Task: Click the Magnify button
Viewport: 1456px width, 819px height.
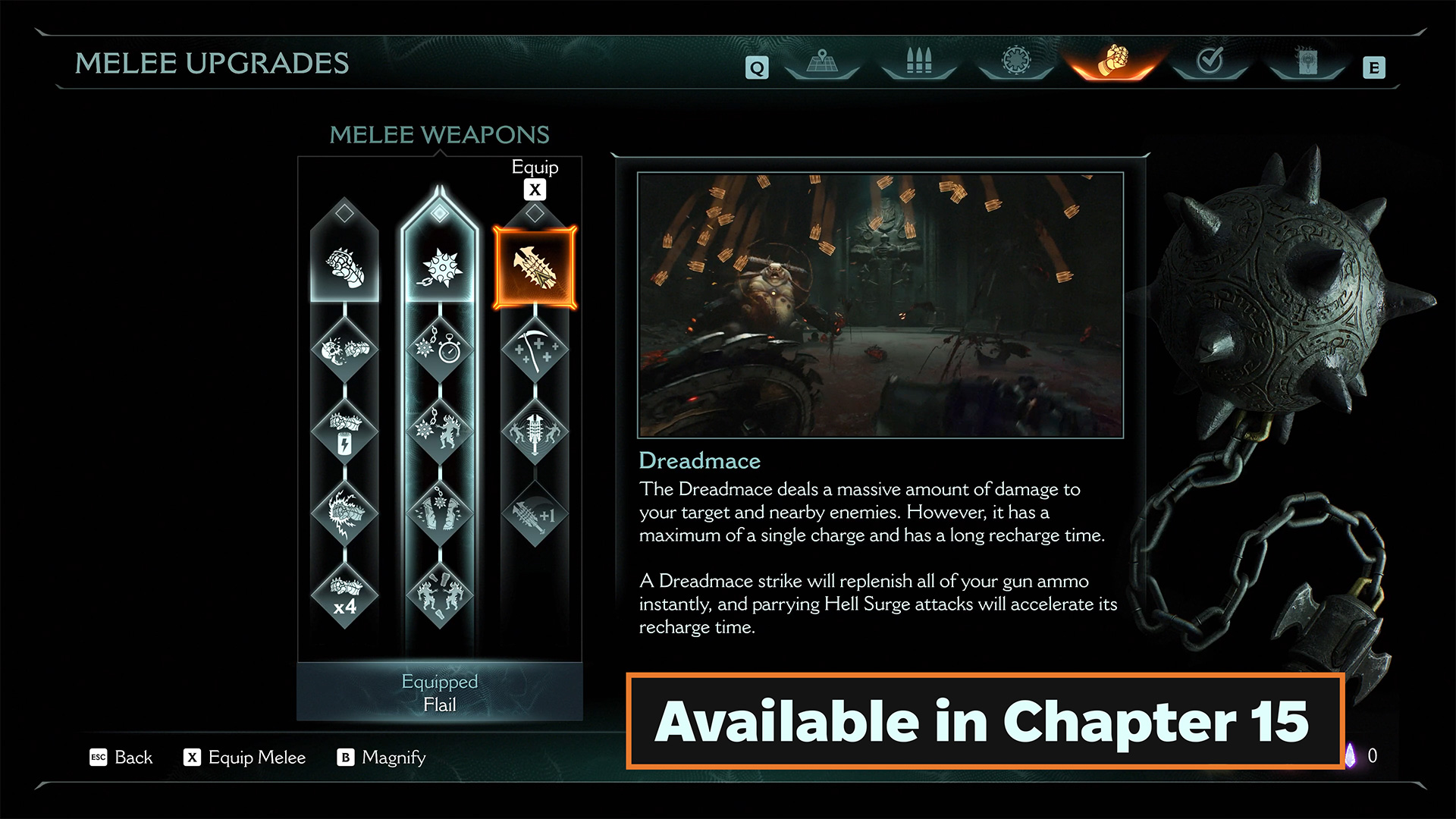Action: click(x=381, y=758)
